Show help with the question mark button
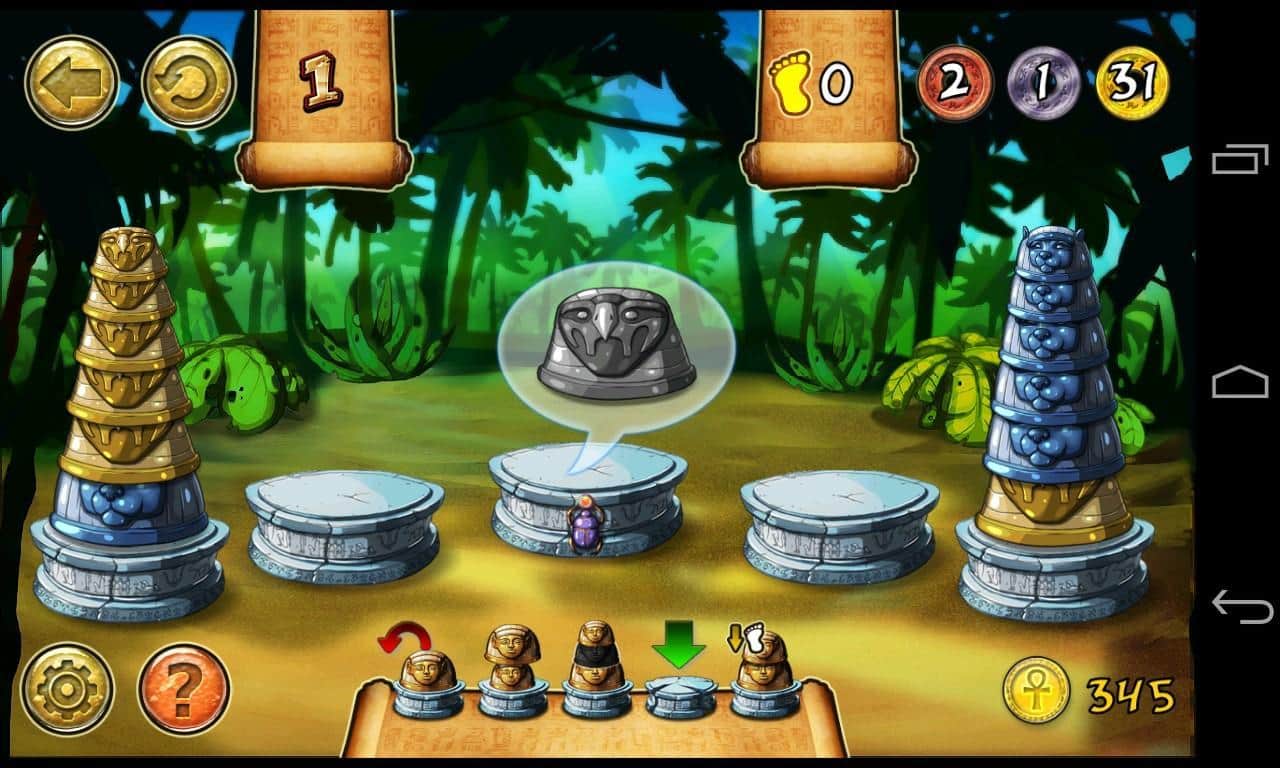 point(184,689)
